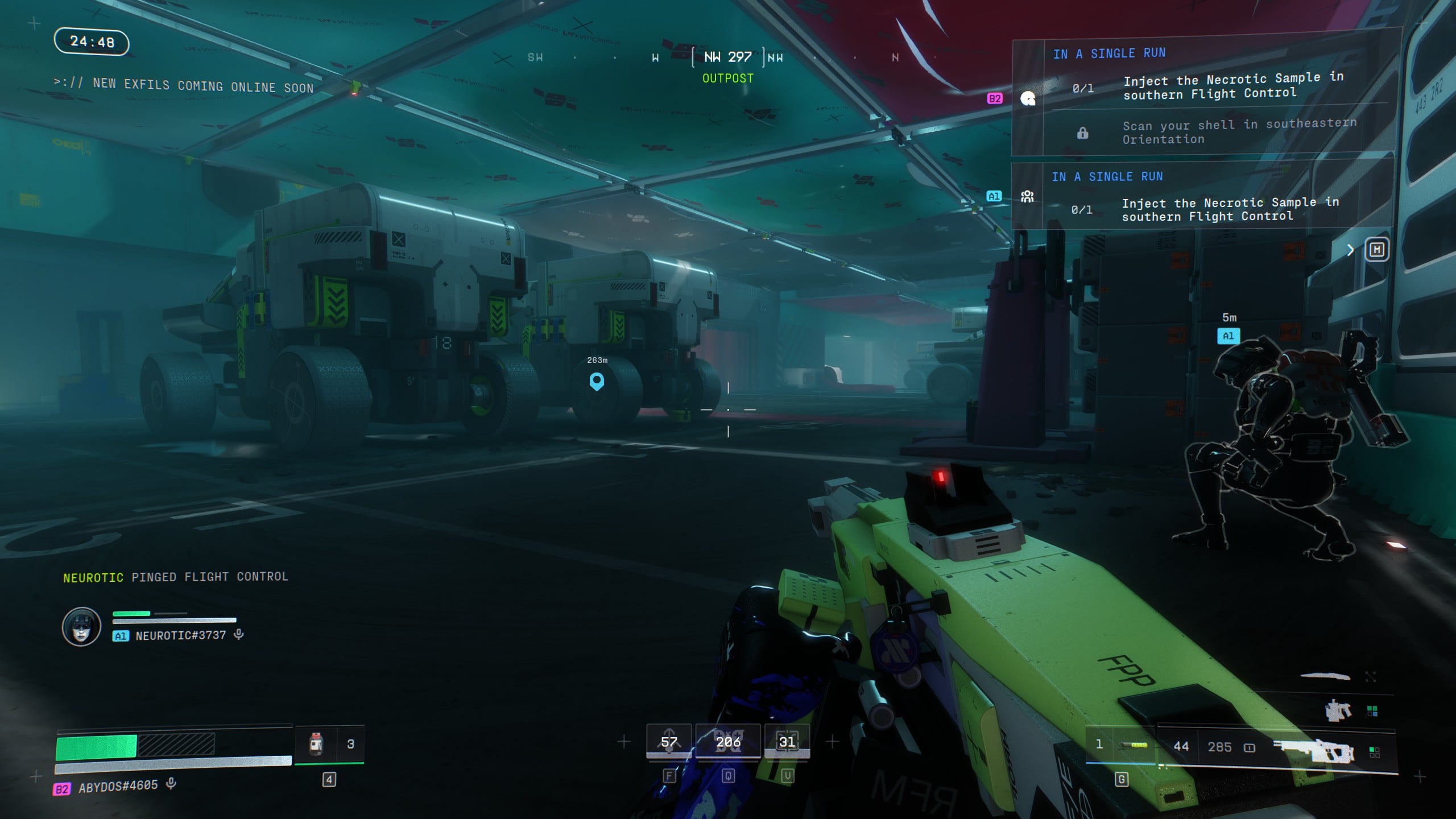The image size is (1456, 819).
Task: Click the locked Scan your shell objective
Action: 1239,132
